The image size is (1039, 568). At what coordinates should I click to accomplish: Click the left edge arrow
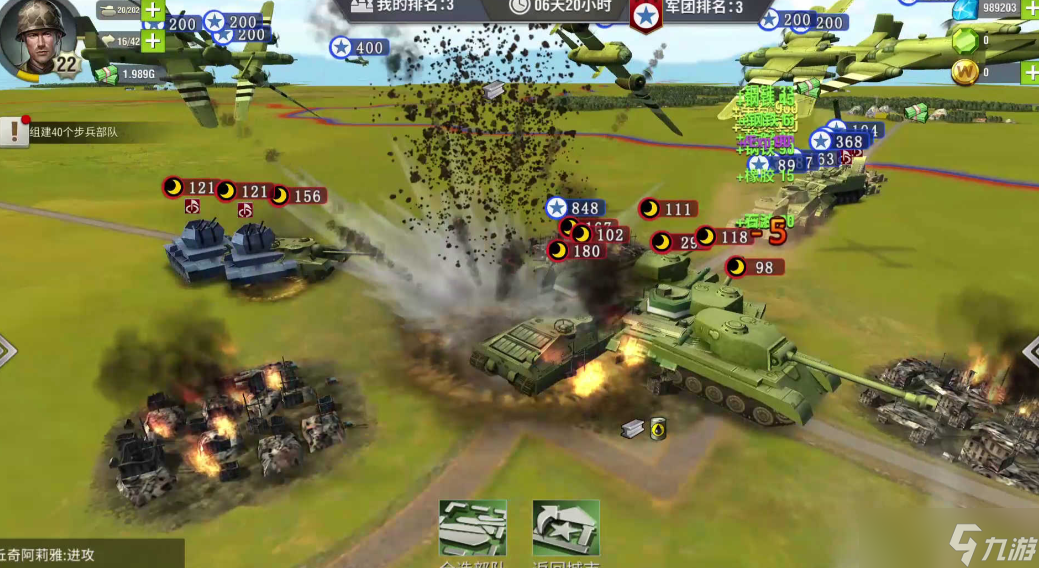click(7, 350)
